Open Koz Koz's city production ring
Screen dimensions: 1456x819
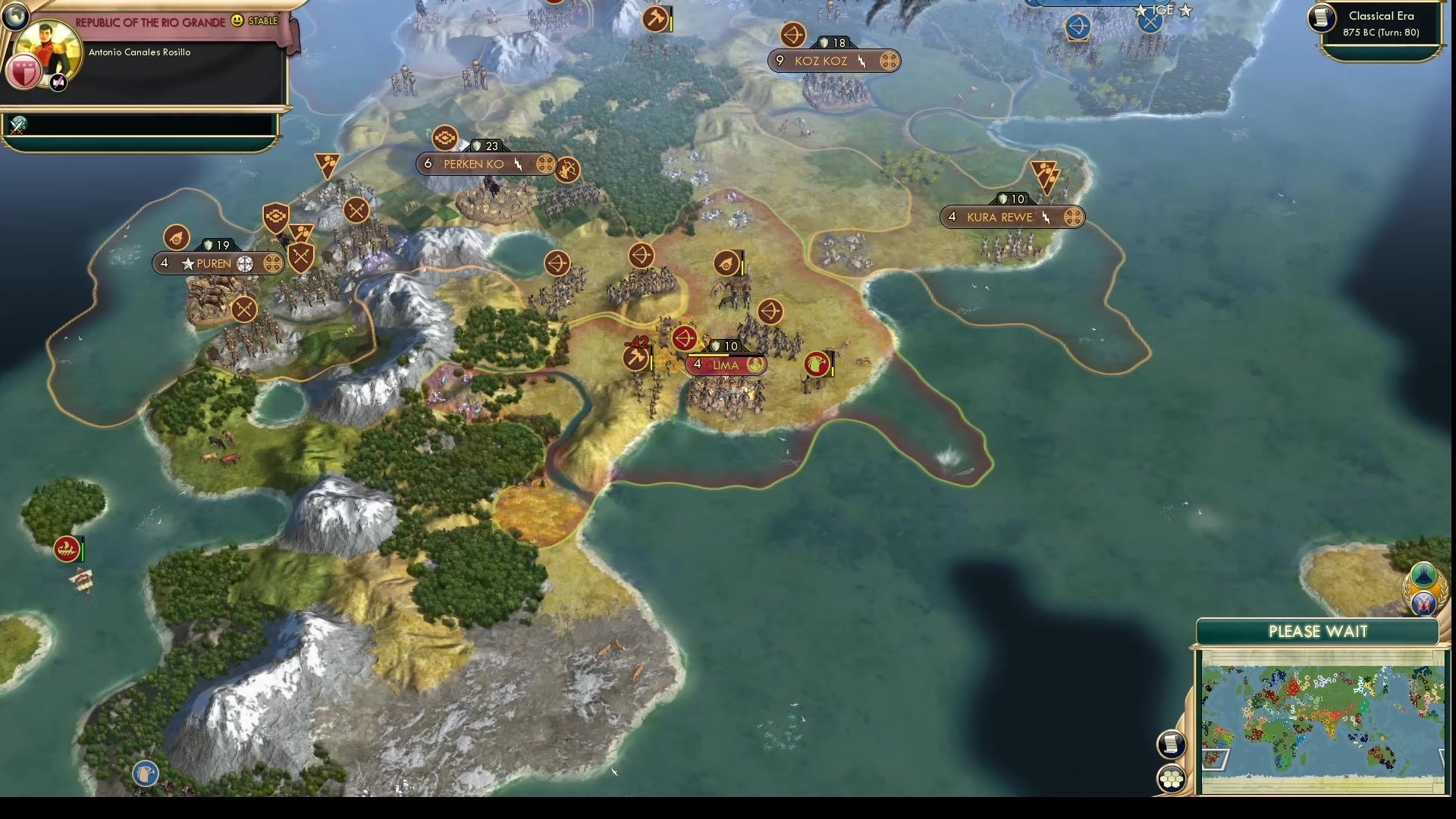pos(889,61)
